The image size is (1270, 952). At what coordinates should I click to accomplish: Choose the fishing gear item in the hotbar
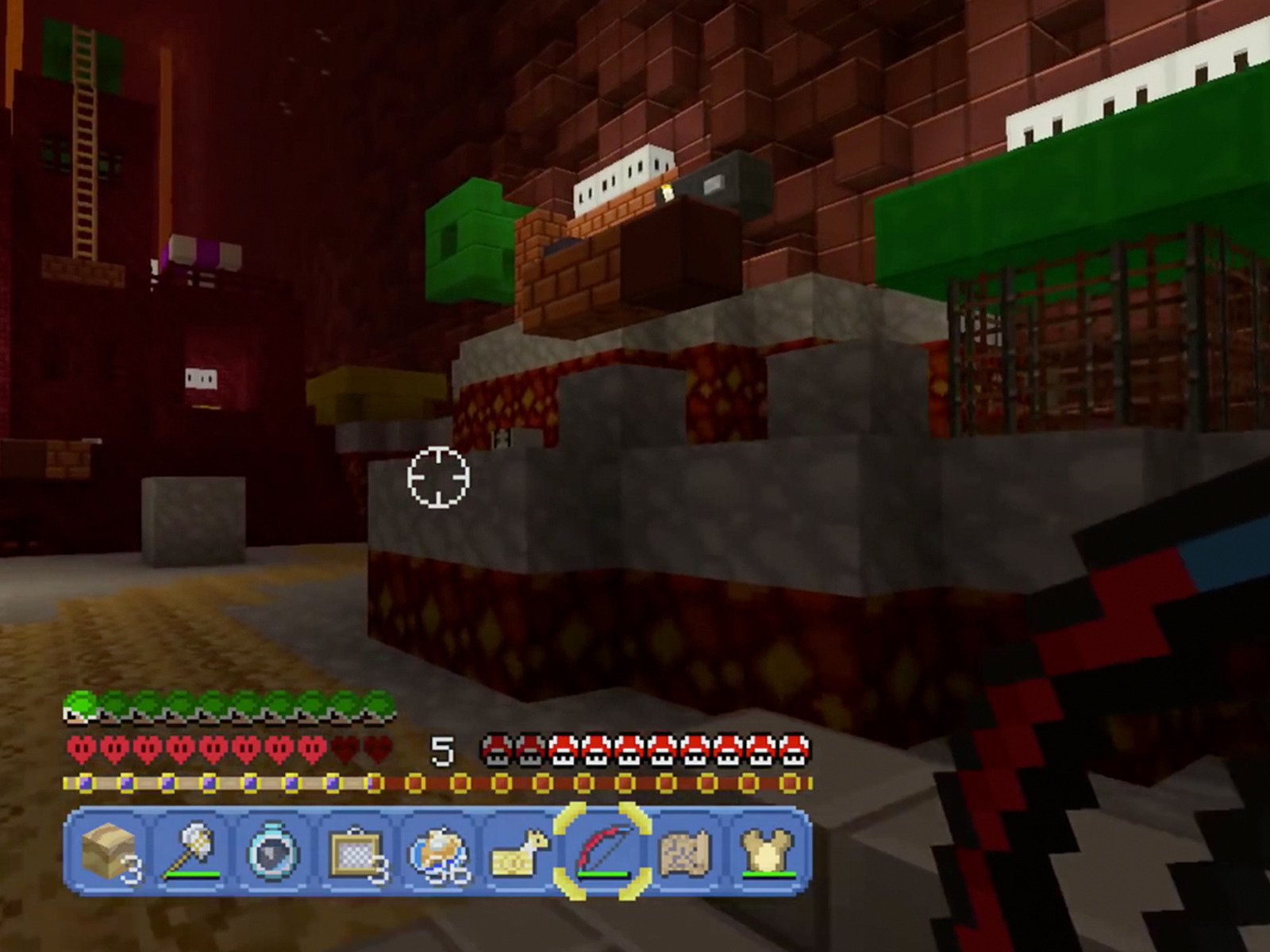pos(438,853)
